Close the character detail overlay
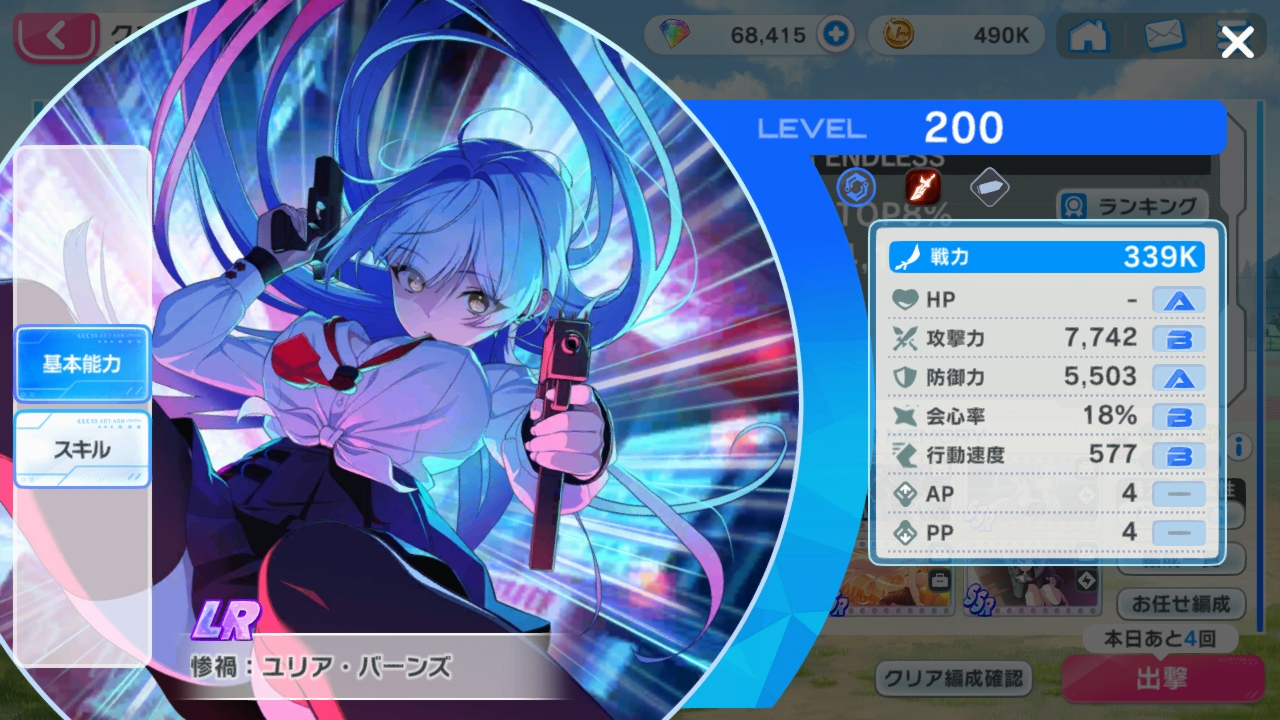Screen dimensions: 1280x720 pos(1237,43)
